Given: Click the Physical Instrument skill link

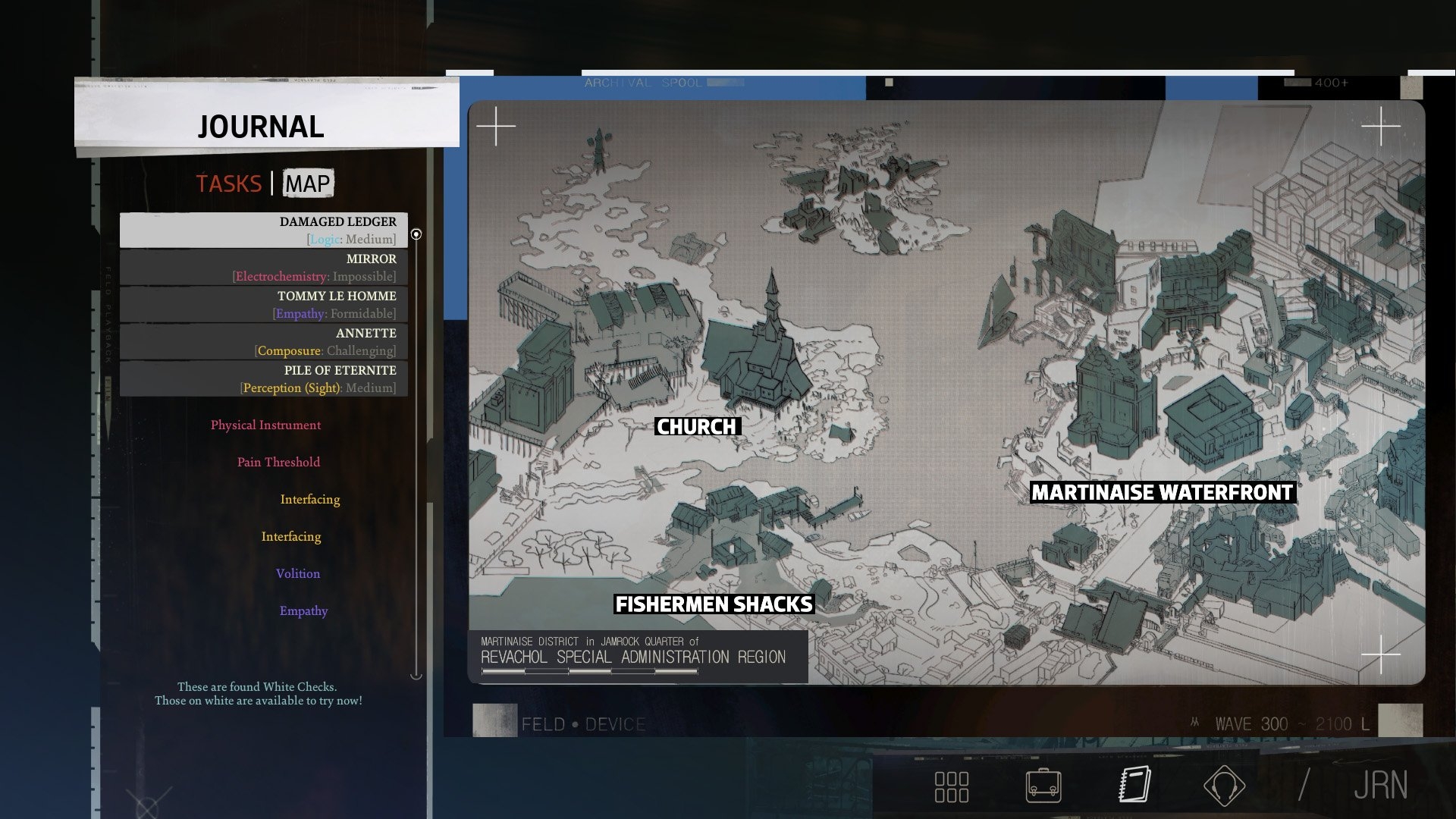Looking at the screenshot, I should pos(266,425).
